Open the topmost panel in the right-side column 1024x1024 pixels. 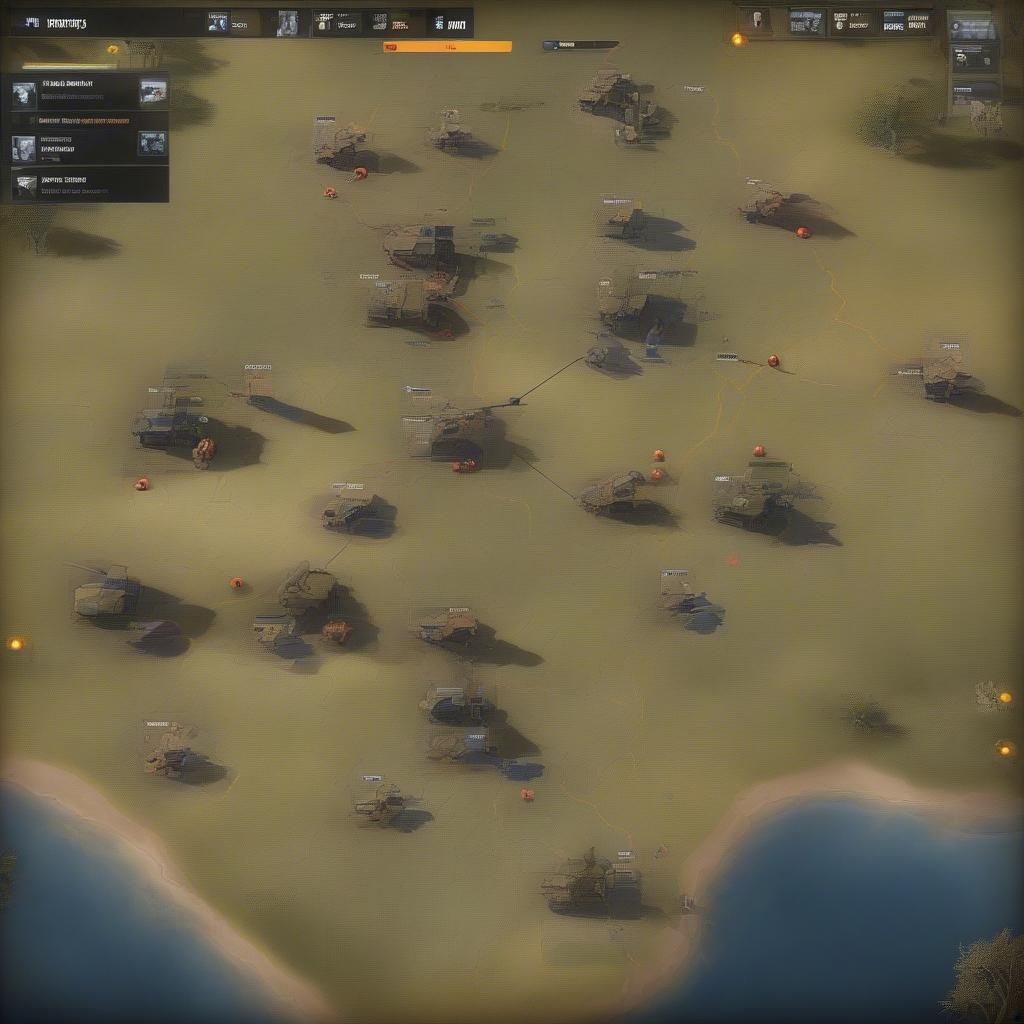click(x=972, y=27)
